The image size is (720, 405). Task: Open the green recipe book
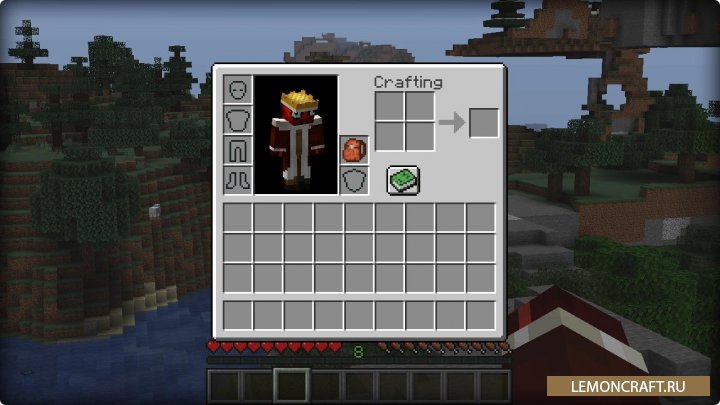click(x=403, y=180)
